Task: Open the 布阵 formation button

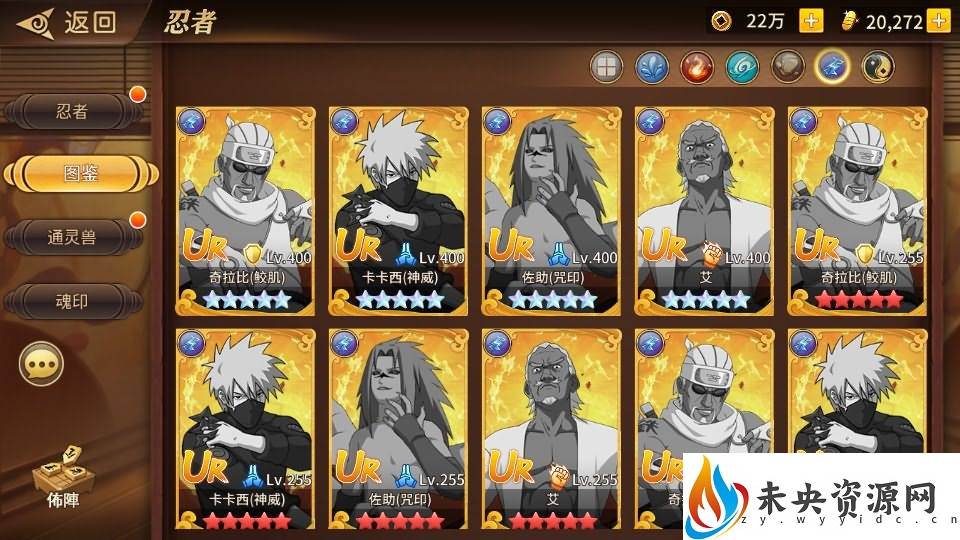Action: [x=55, y=479]
